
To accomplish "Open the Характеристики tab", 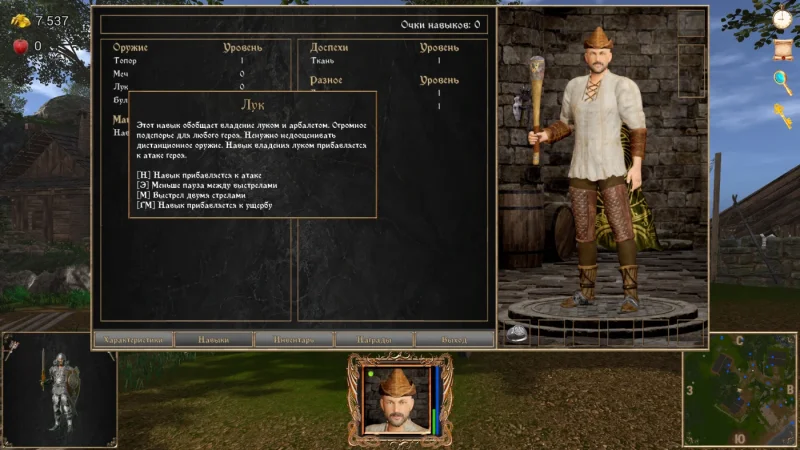I will click(x=133, y=339).
